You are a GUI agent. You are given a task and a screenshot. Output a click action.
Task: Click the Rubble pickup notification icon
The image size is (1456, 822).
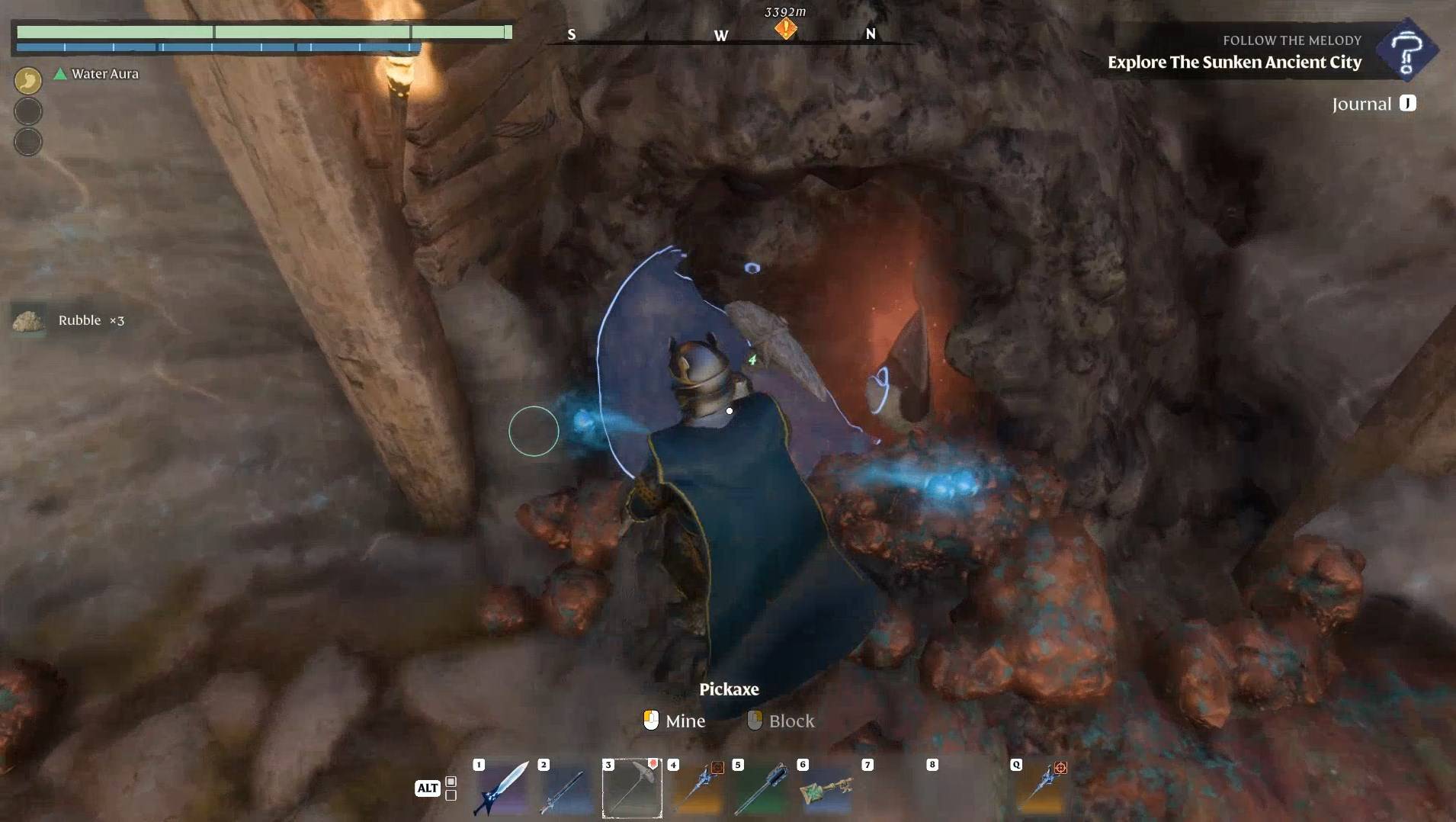tap(28, 321)
